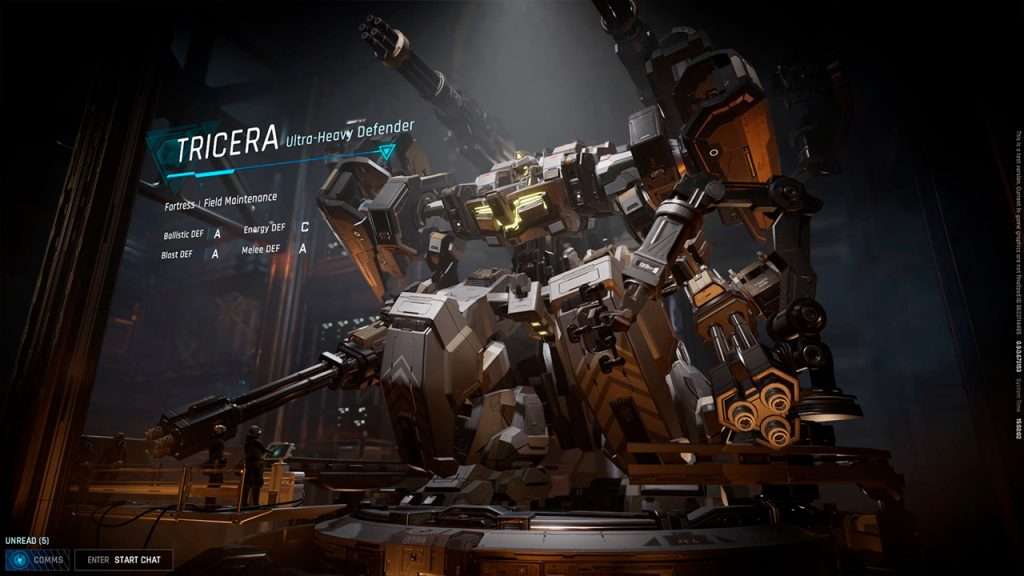Click the START CHAT box
The height and width of the screenshot is (576, 1024).
click(x=123, y=560)
